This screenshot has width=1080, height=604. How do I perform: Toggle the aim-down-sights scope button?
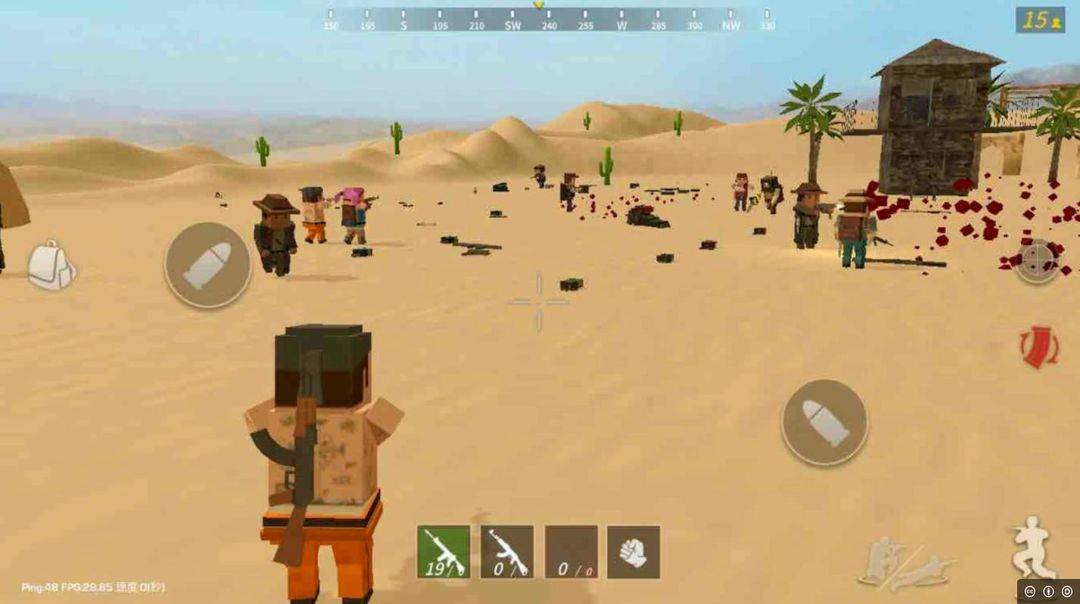point(1037,261)
